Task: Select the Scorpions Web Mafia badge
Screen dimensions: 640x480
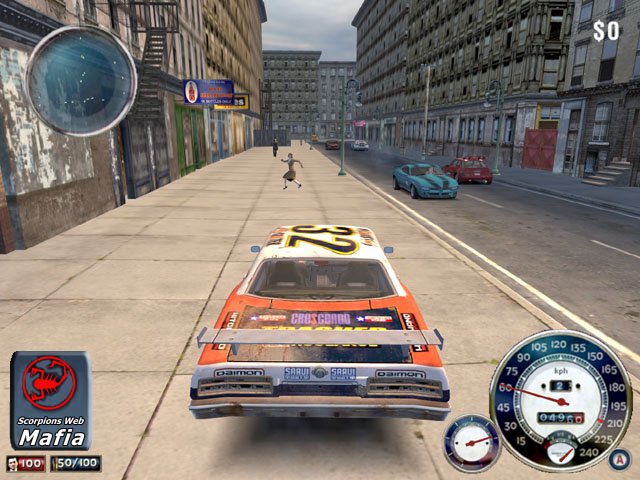Action: tap(51, 400)
